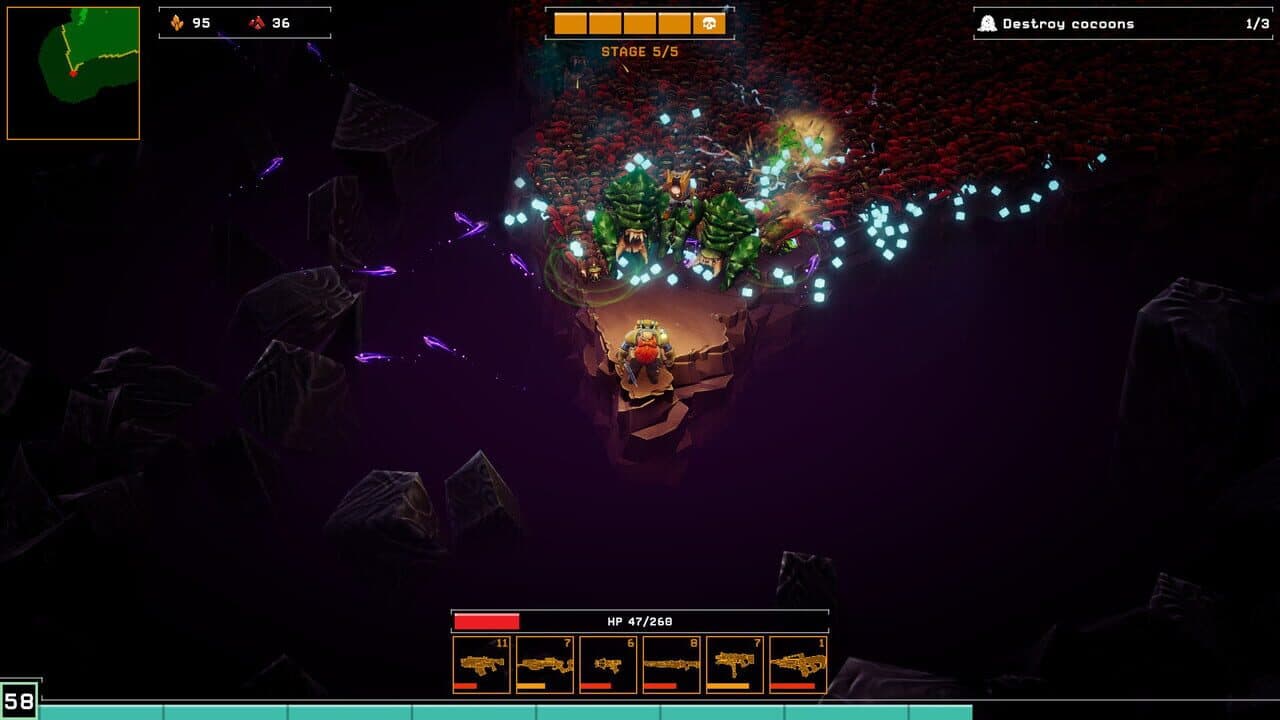Select the long rifle slot showing 8 ammo

[x=673, y=662]
